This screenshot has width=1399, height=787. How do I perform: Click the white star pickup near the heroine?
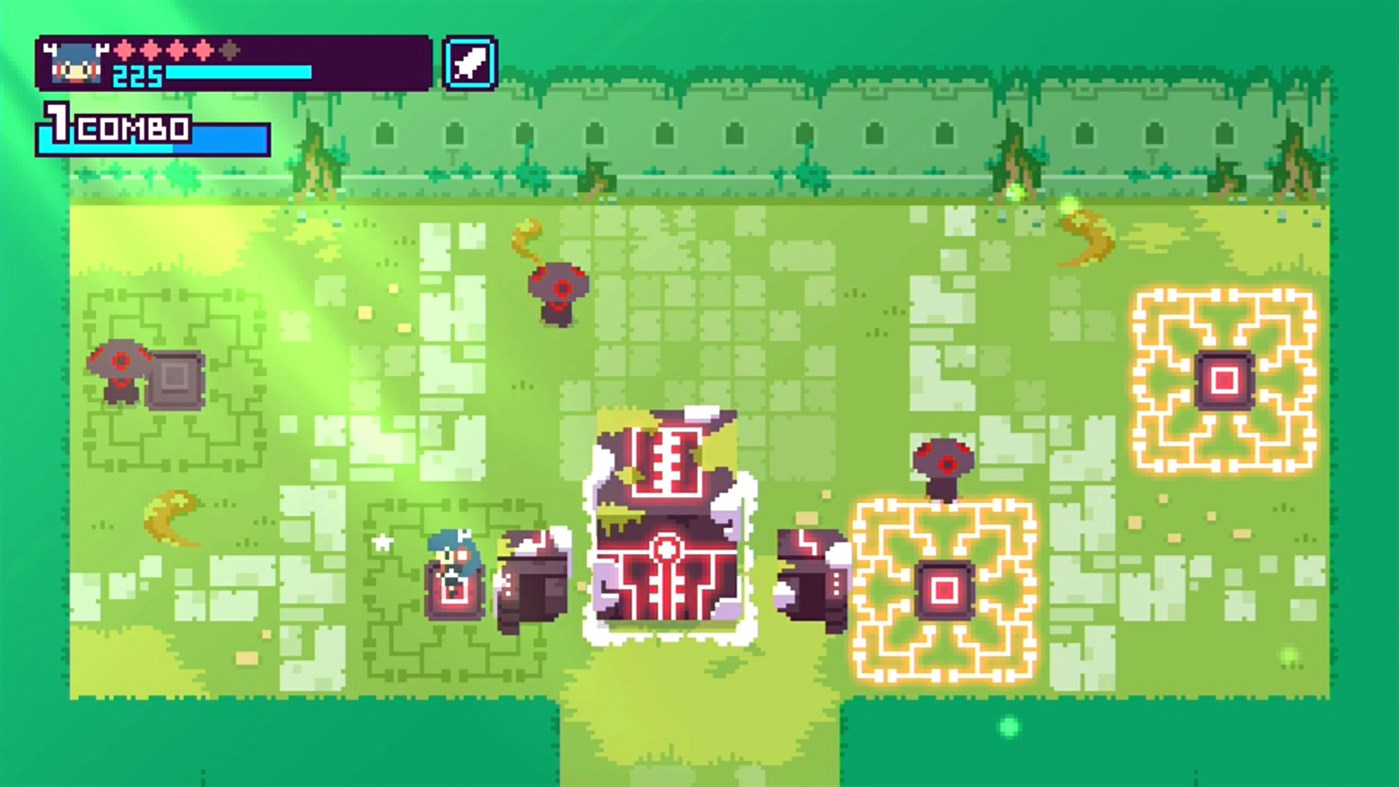pyautogui.click(x=383, y=543)
